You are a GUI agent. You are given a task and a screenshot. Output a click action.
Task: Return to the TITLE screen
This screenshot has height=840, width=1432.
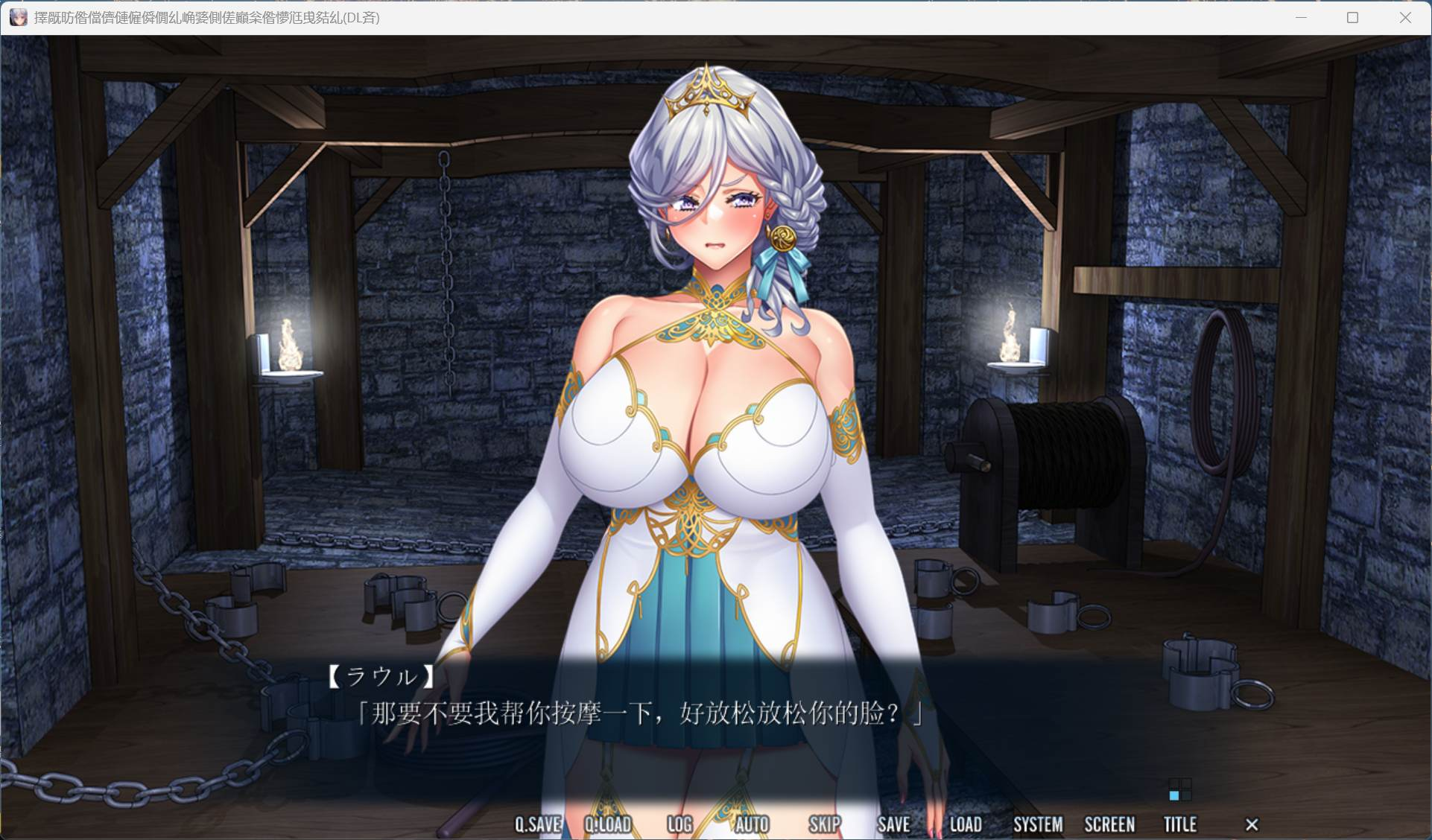tap(1180, 824)
